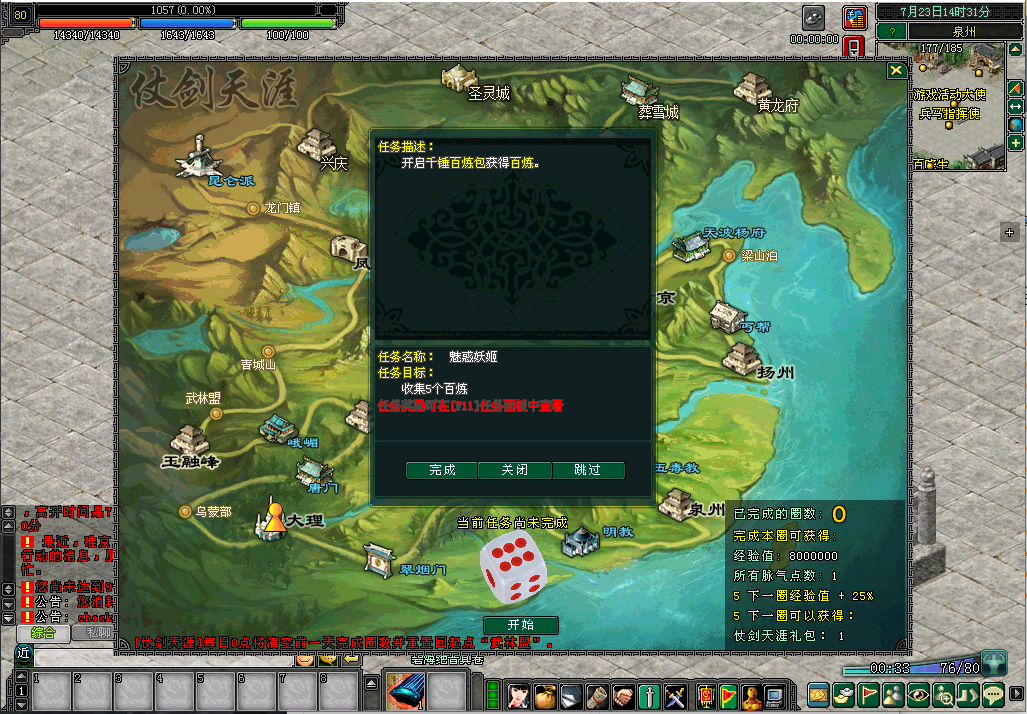Click the 完成 (Complete) quest button
This screenshot has width=1027, height=714.
pos(442,470)
